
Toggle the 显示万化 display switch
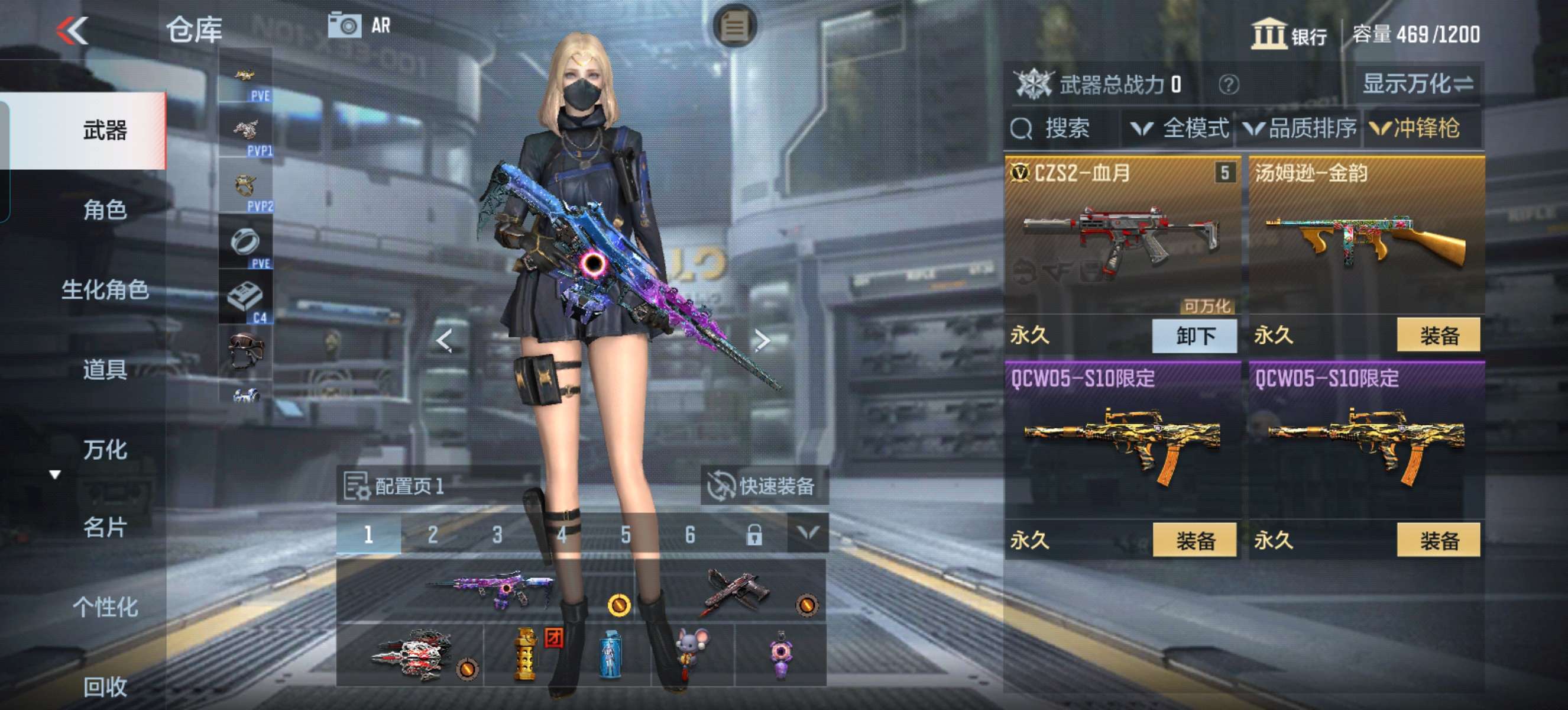tap(1417, 84)
